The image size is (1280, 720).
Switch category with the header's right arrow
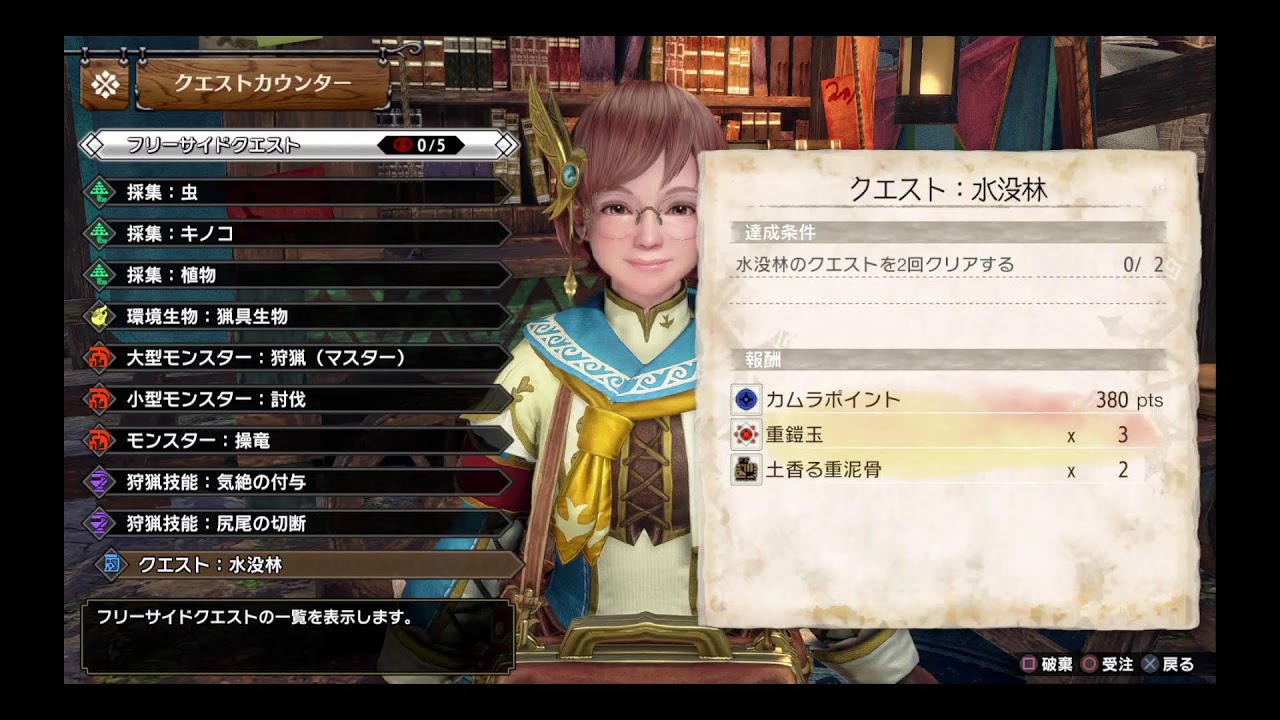tap(508, 145)
